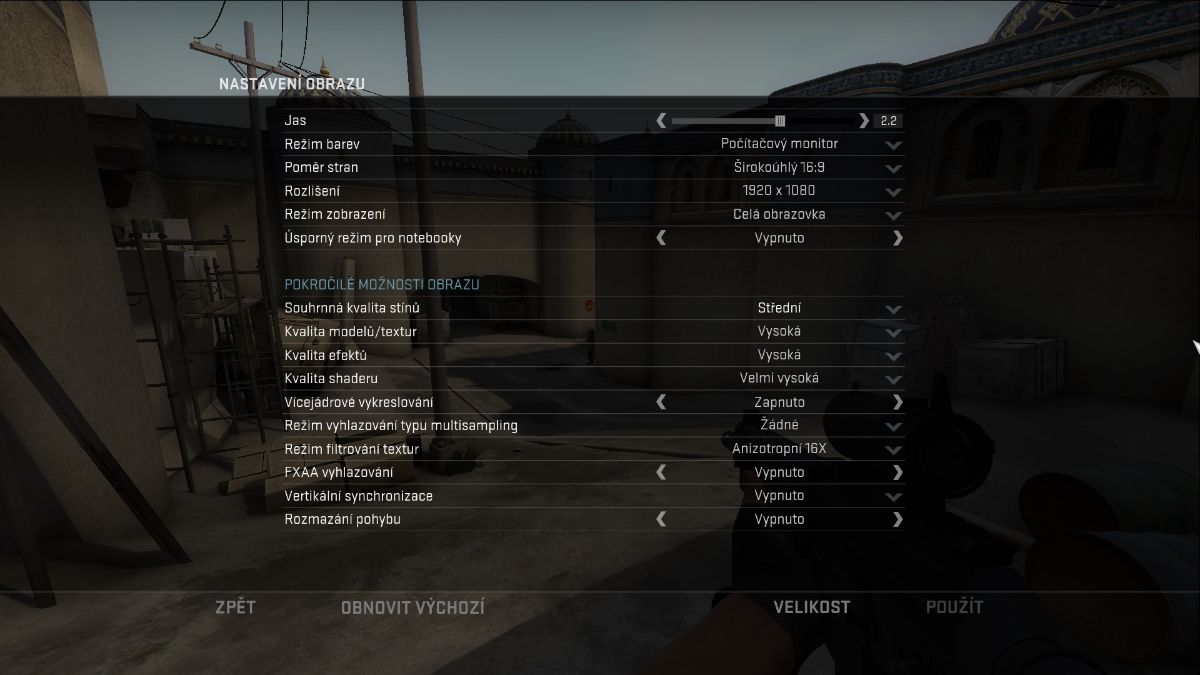Viewport: 1200px width, 675px height.
Task: Open the Rozlišení resolution dropdown
Action: [x=893, y=191]
